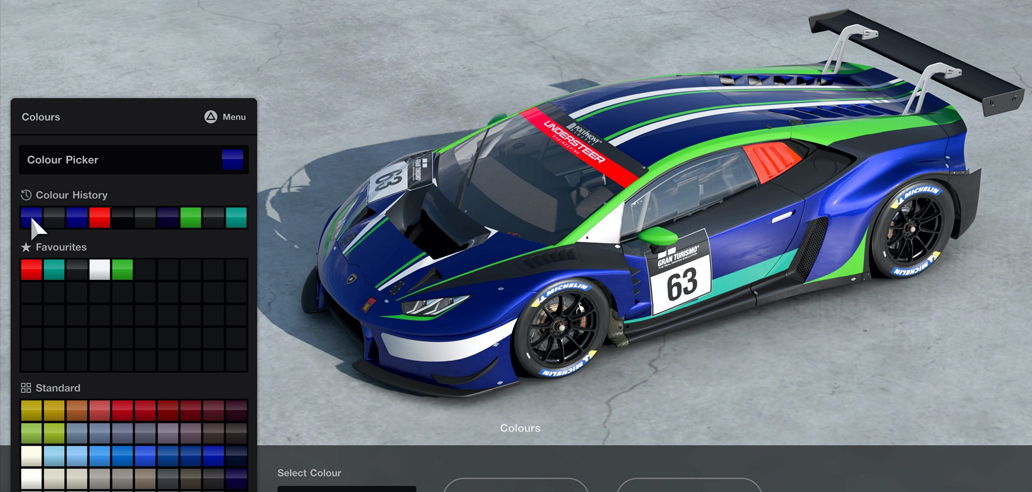Screen dimensions: 1032x492
Task: Pick the white Favourites swatch
Action: coord(99,269)
